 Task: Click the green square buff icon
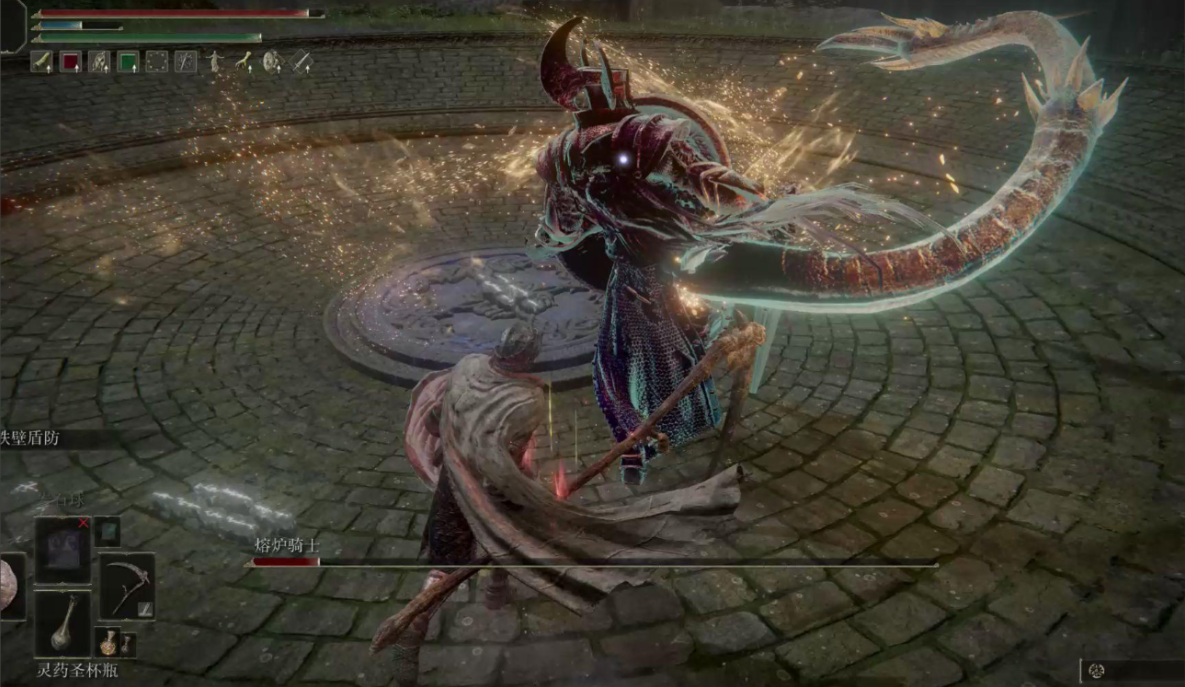tap(128, 62)
